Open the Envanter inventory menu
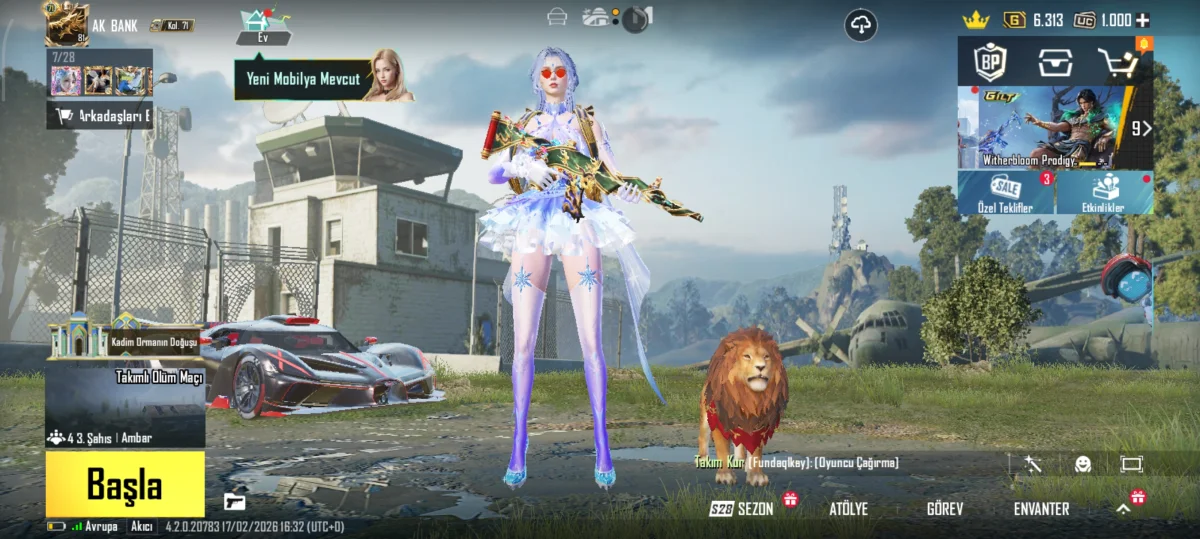Screen dimensions: 1200x539 tap(1041, 509)
